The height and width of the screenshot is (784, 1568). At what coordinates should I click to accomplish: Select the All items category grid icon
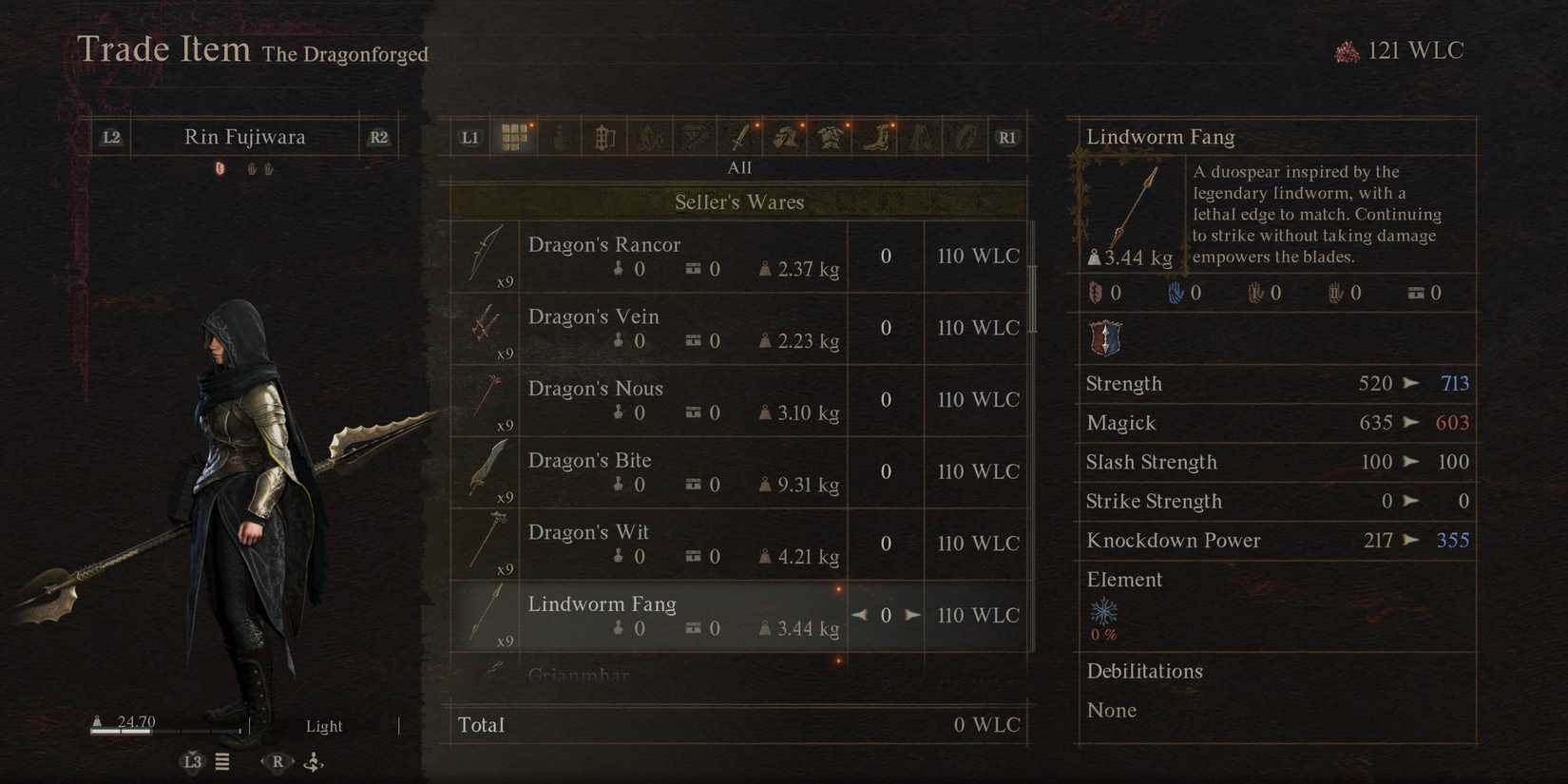[516, 136]
